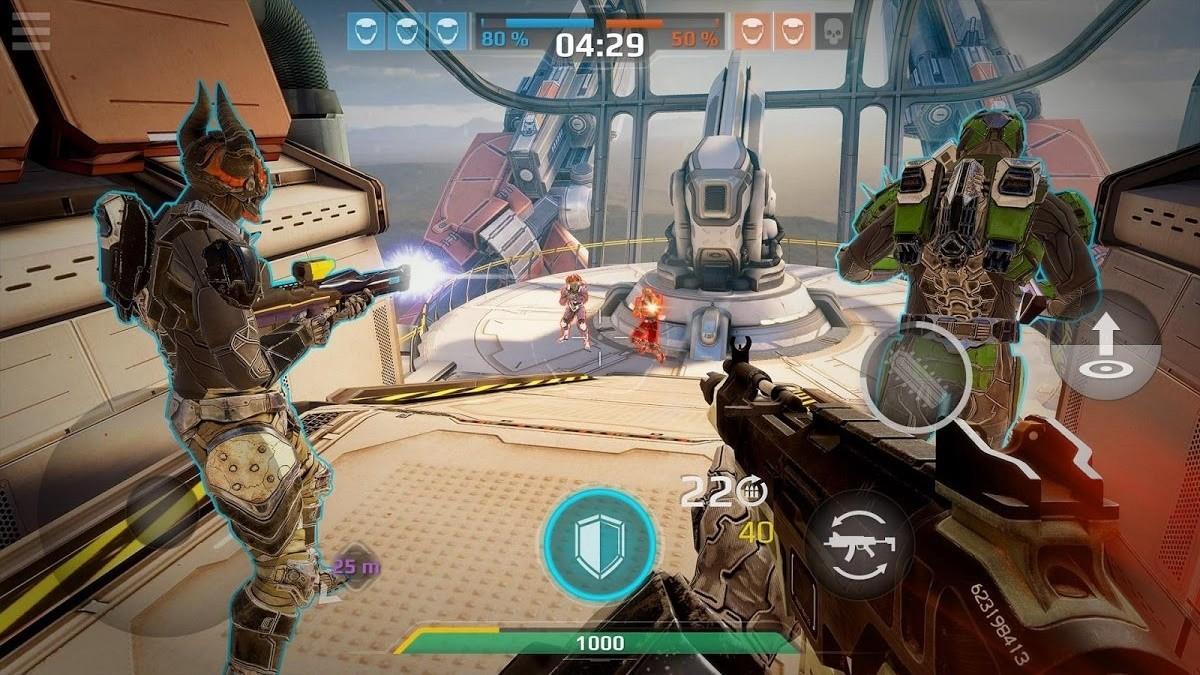Open the hamburger menu
The image size is (1200, 675).
coord(30,31)
